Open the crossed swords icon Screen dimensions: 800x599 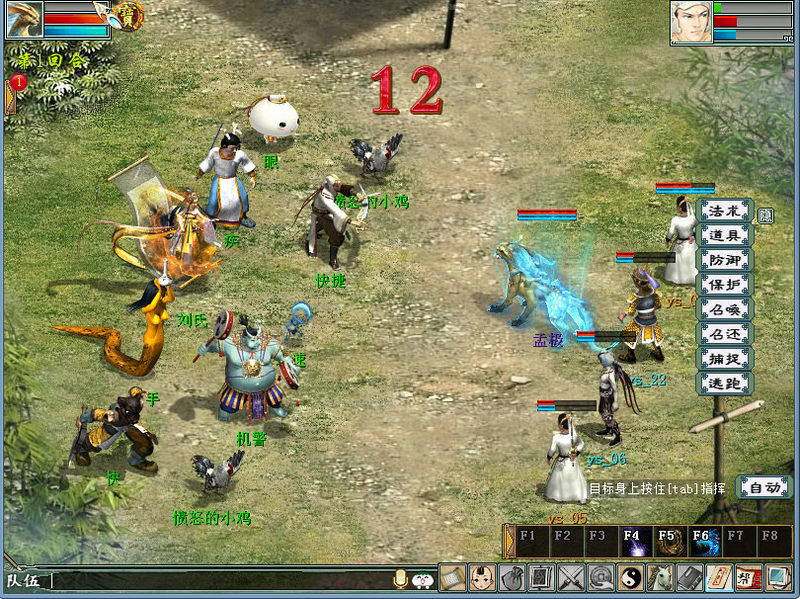(x=571, y=577)
